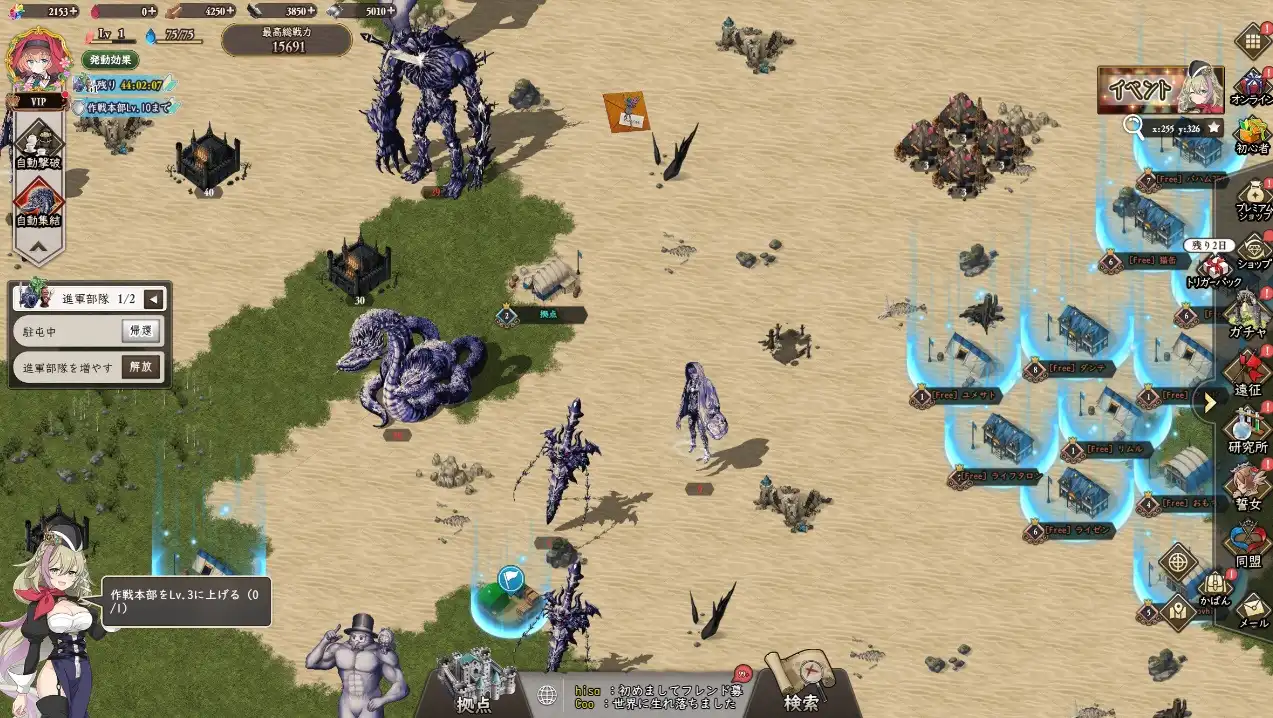This screenshot has width=1273, height=718.
Task: Open the イベント event banner
Action: [1160, 90]
